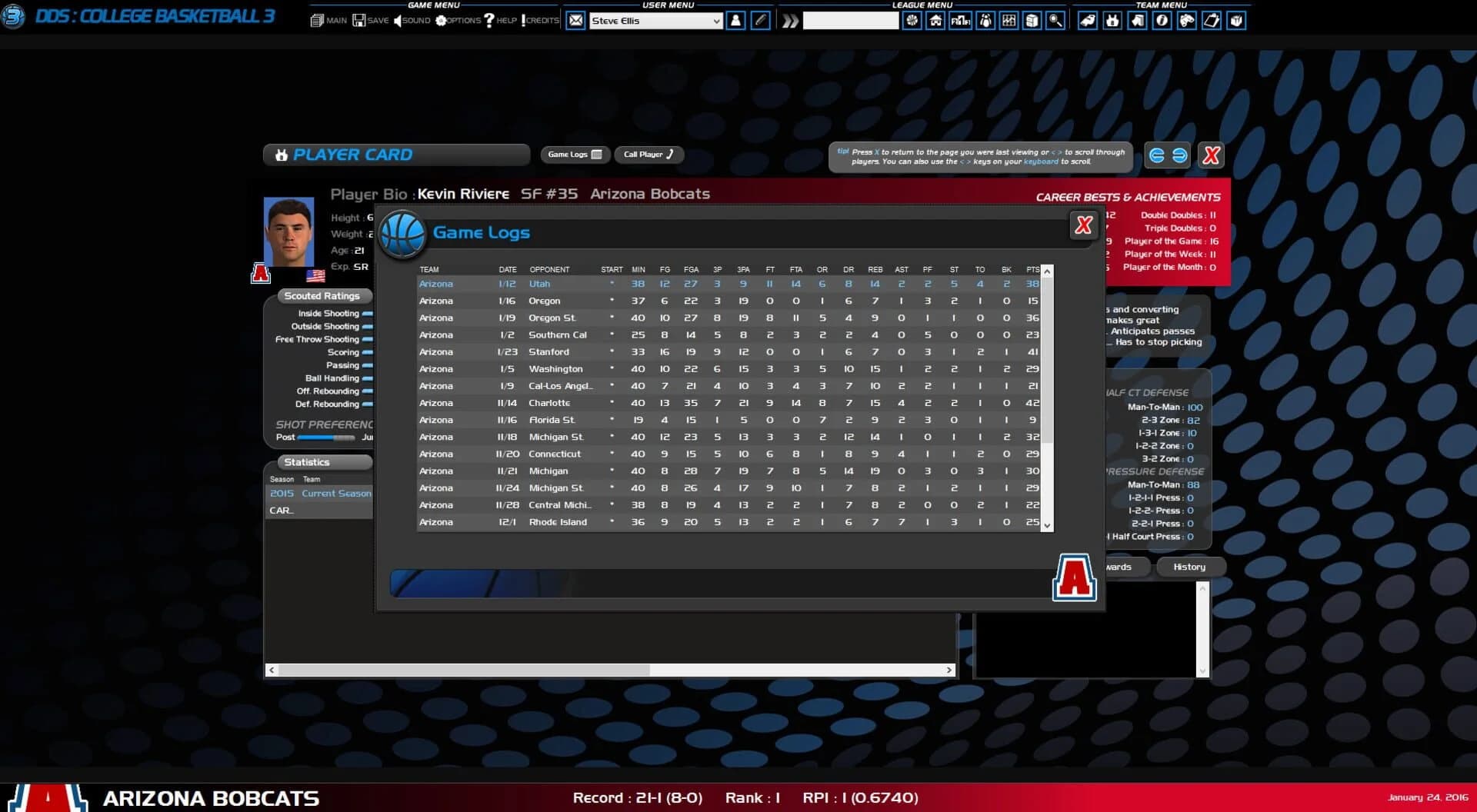Open the clipboard notes icon in Team Menu
Screen dimensions: 1477x812
coord(1212,21)
